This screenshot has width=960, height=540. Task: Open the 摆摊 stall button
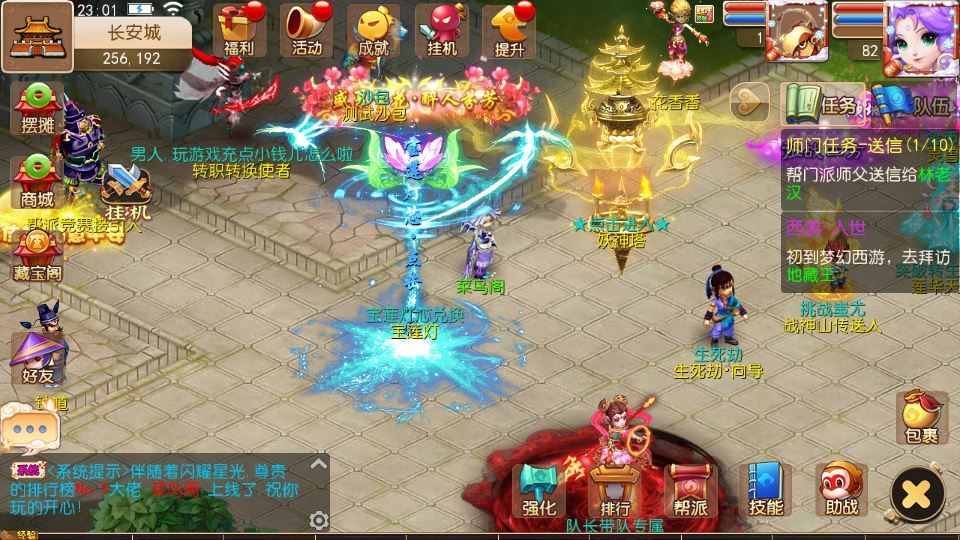(x=37, y=108)
